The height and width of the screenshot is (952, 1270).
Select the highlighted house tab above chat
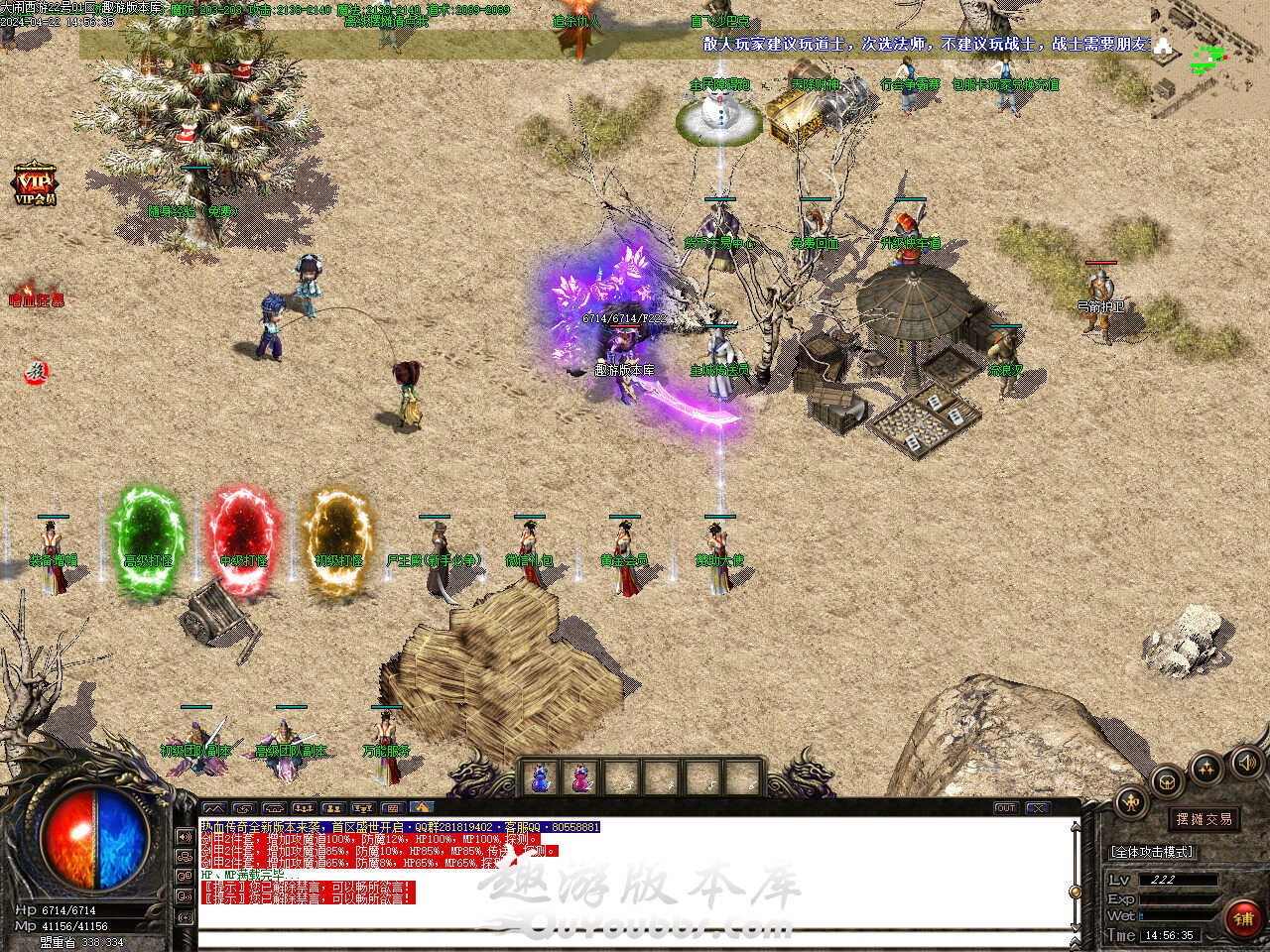pyautogui.click(x=422, y=808)
